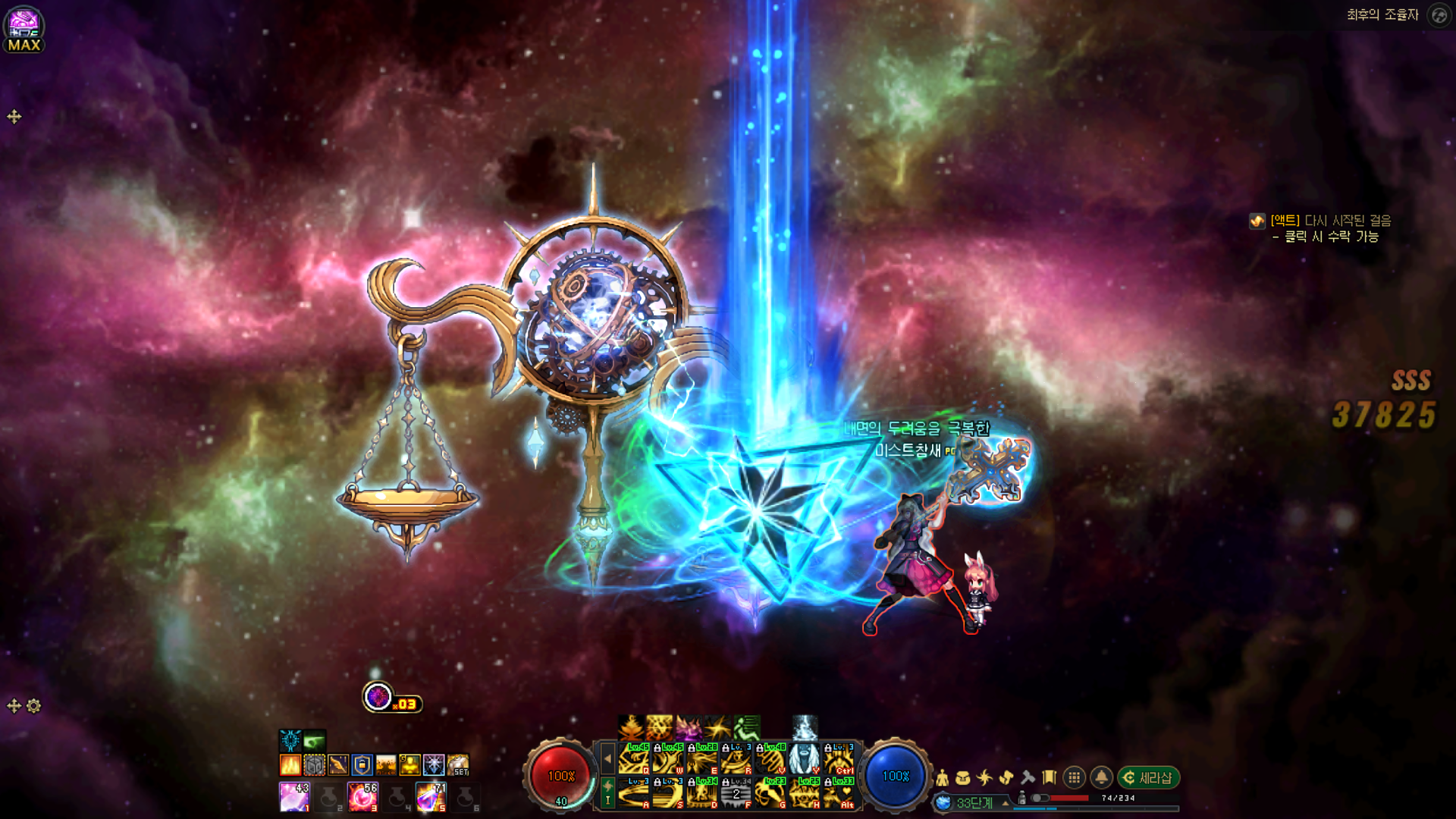The image size is (1456, 819).
Task: Open the 33단계 stage dropdown
Action: [x=1006, y=802]
